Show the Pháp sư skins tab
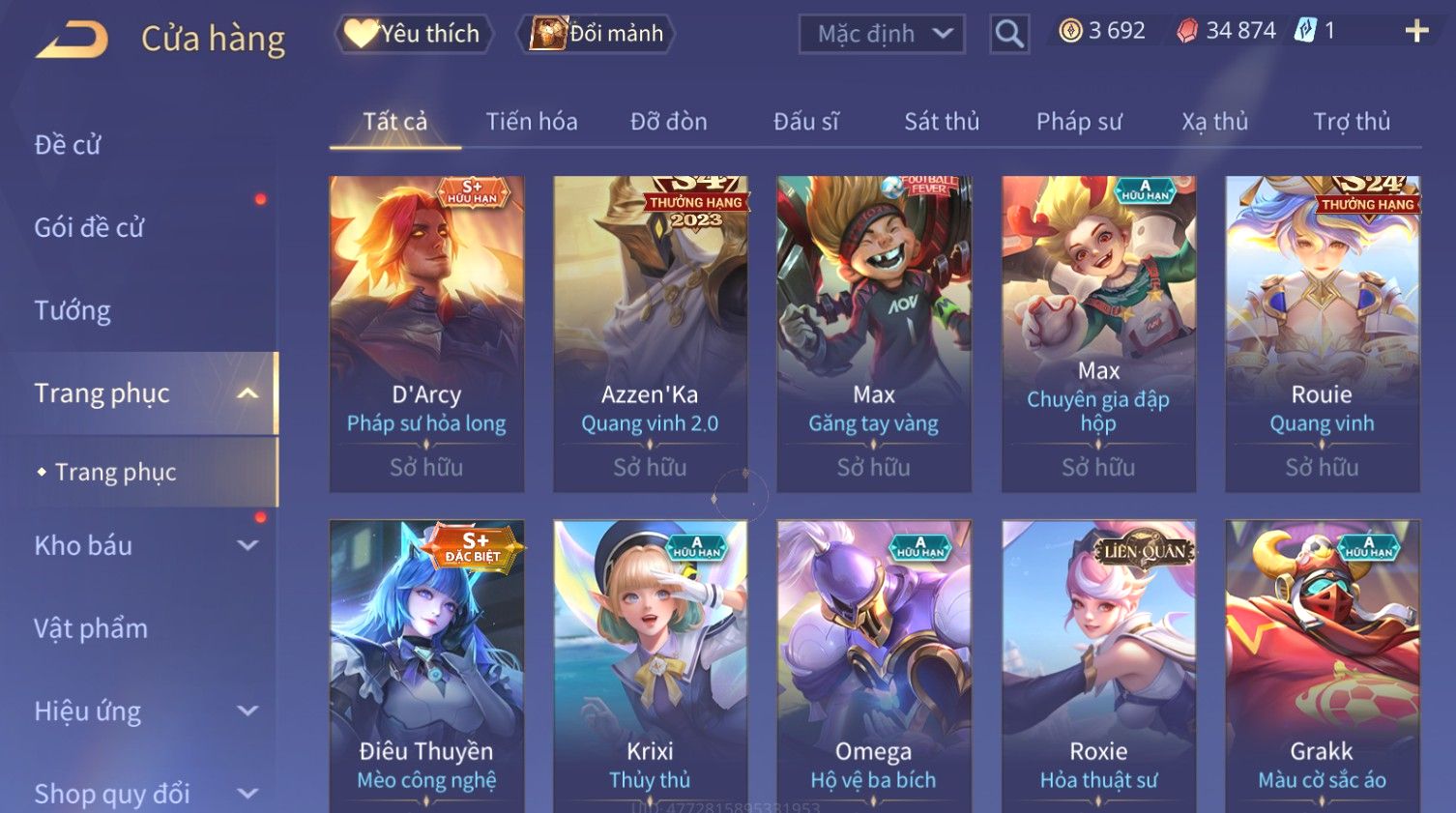1456x813 pixels. (1079, 122)
